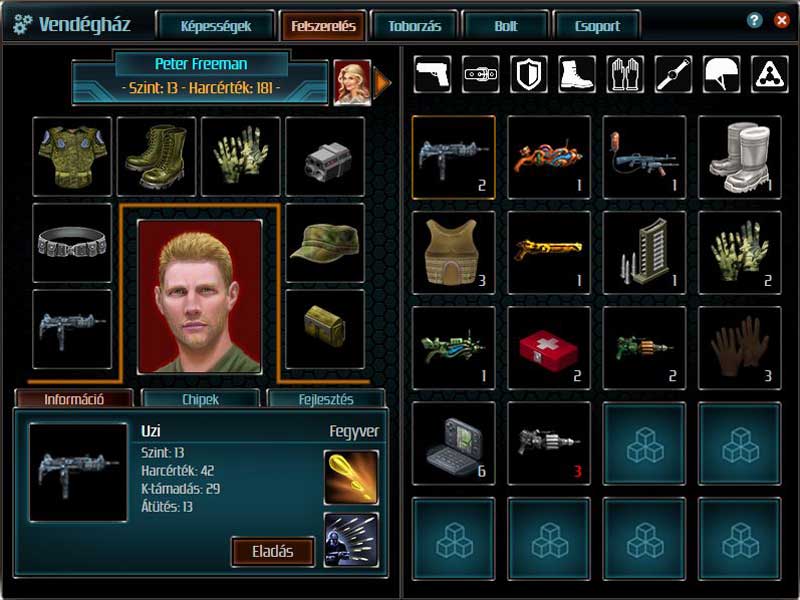Filter inventory by pistol weapon icon
The width and height of the screenshot is (800, 600).
point(432,74)
